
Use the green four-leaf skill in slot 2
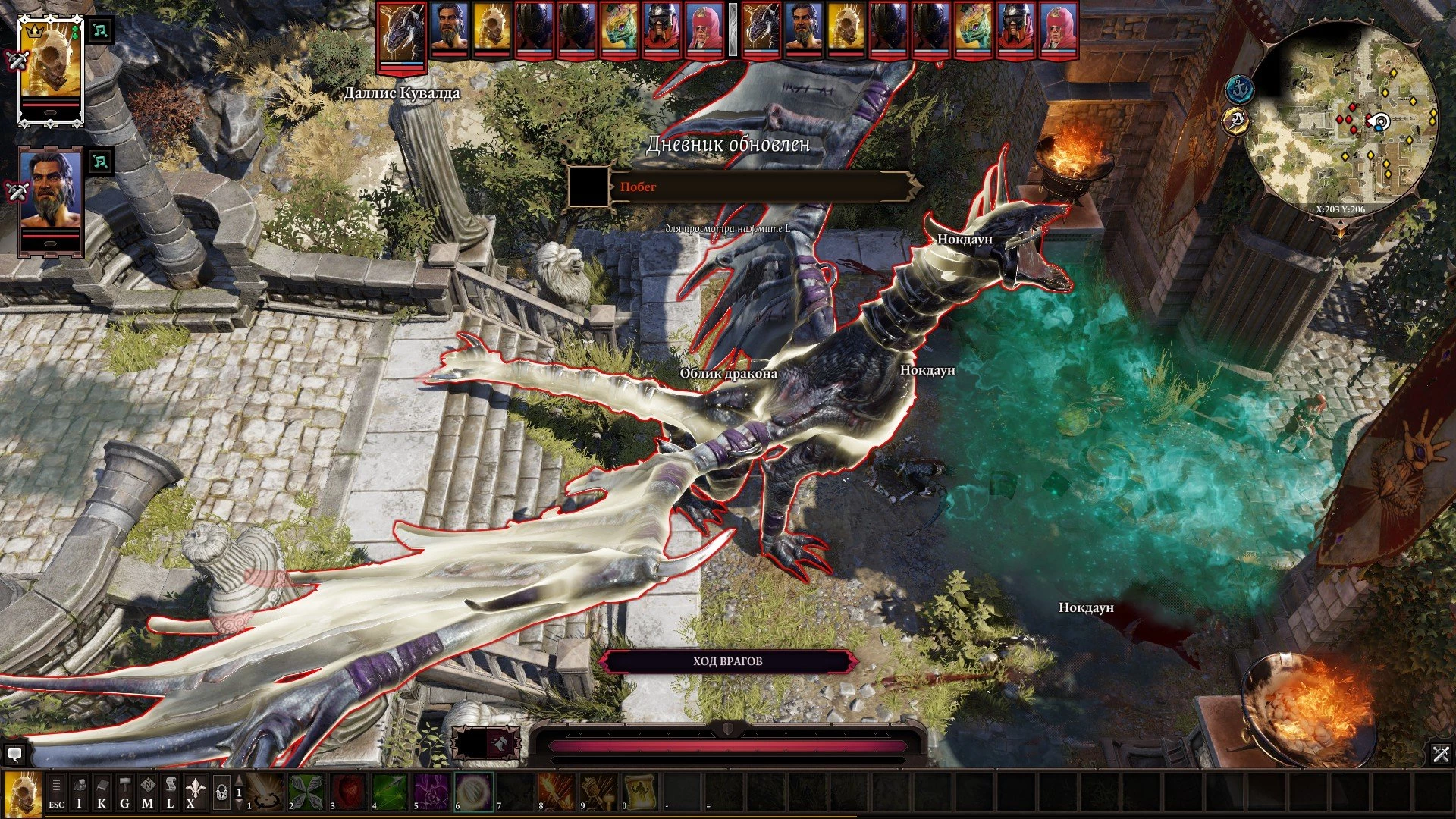(306, 792)
